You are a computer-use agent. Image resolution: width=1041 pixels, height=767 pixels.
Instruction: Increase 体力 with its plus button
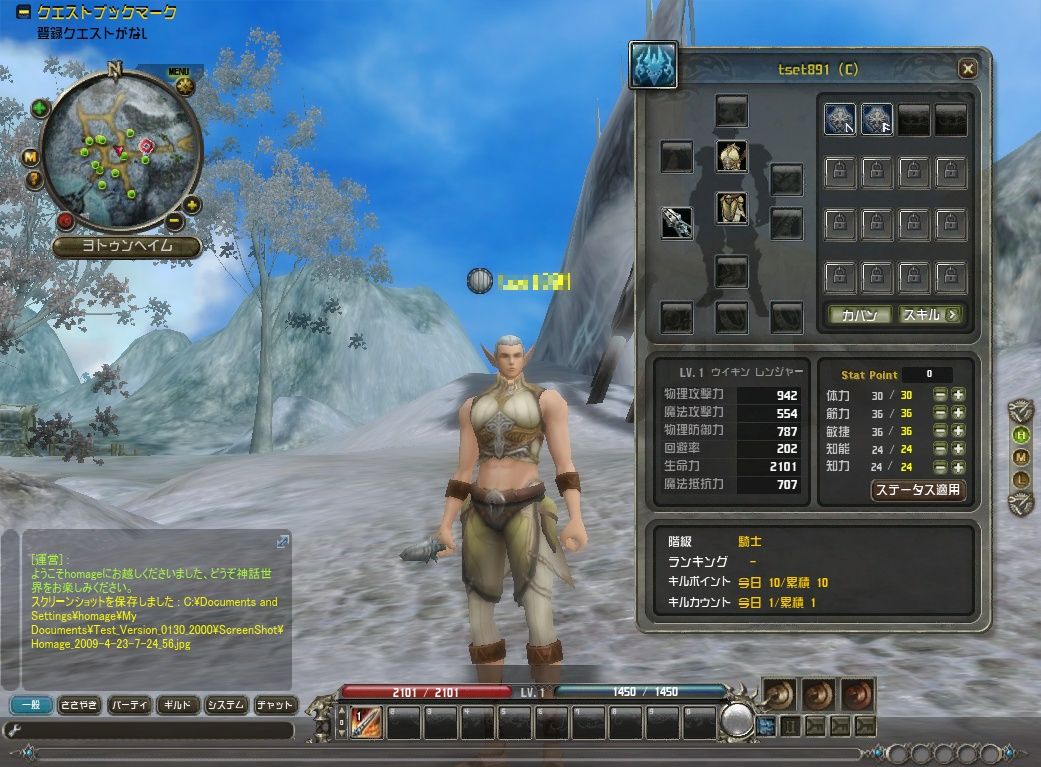[958, 395]
